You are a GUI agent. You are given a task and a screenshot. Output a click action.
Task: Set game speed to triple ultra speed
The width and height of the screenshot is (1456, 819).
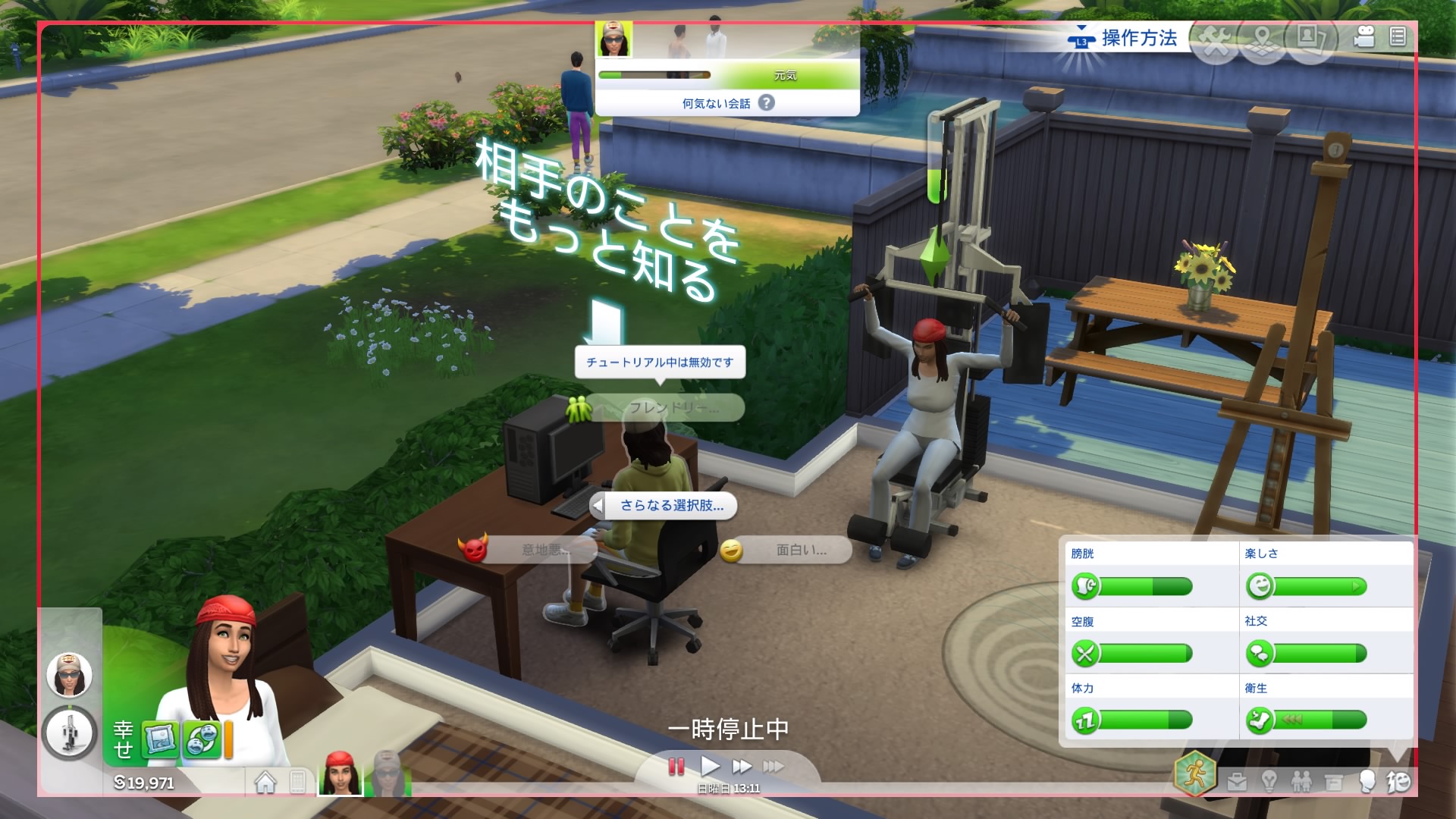[x=773, y=767]
